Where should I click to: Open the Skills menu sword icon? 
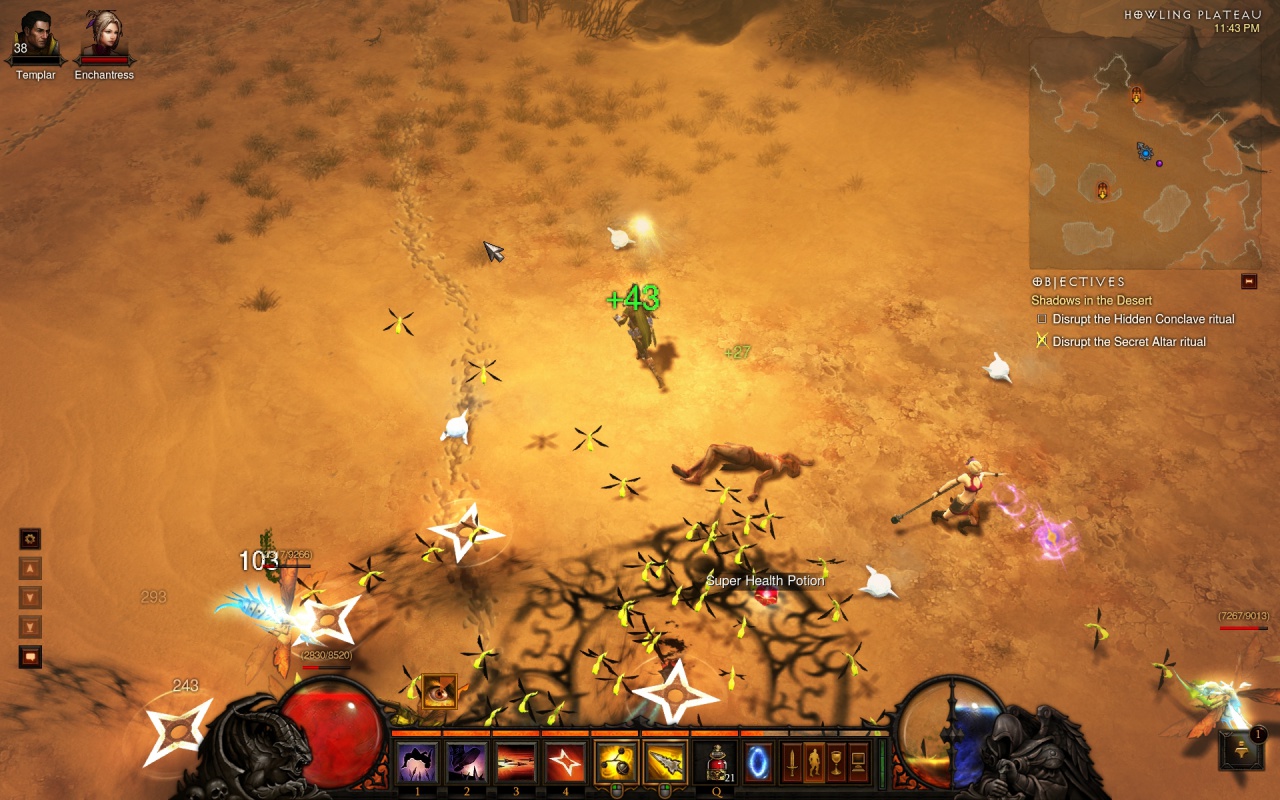(792, 763)
